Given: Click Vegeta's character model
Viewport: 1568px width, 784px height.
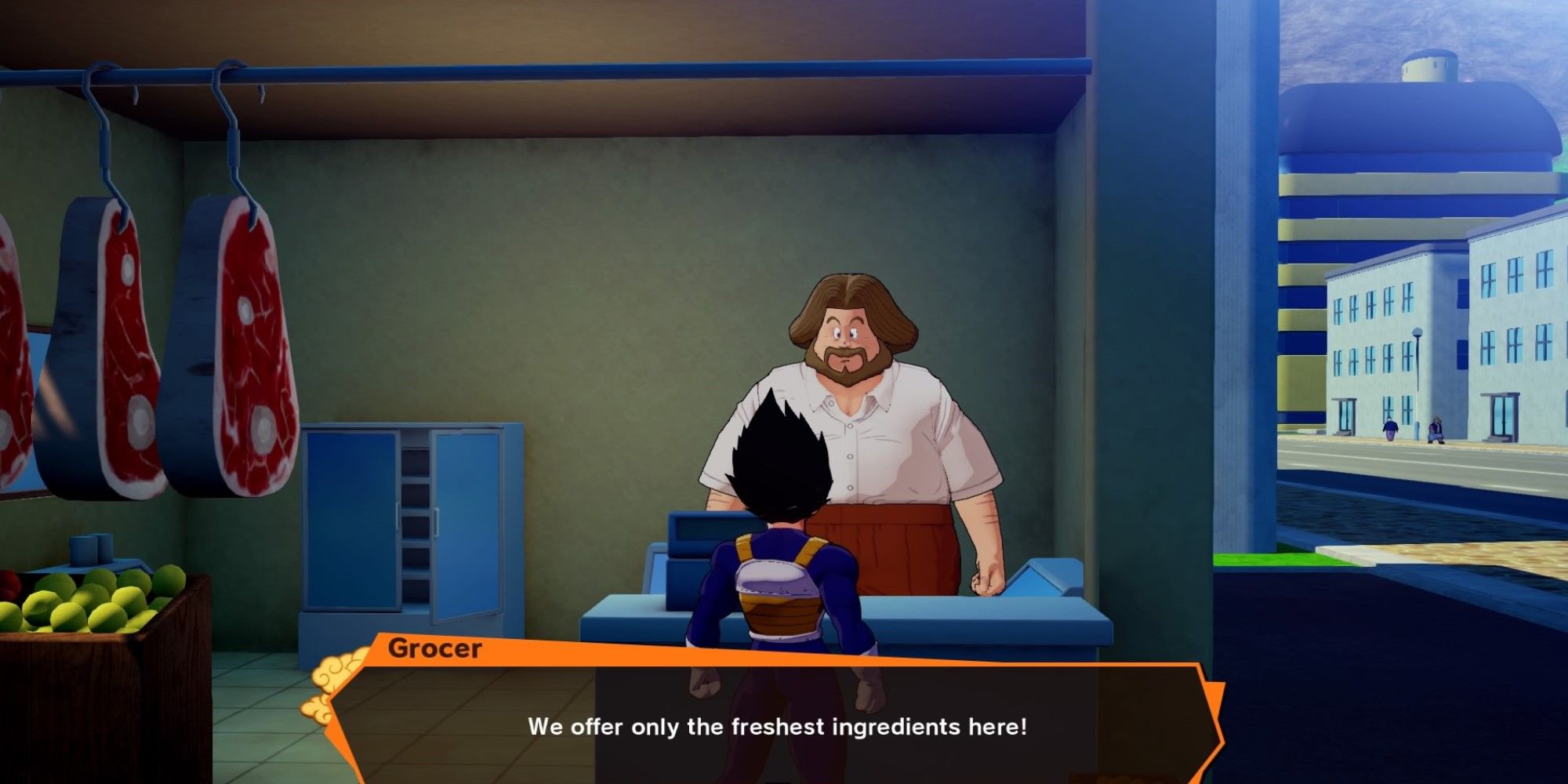Looking at the screenshot, I should (x=784, y=588).
